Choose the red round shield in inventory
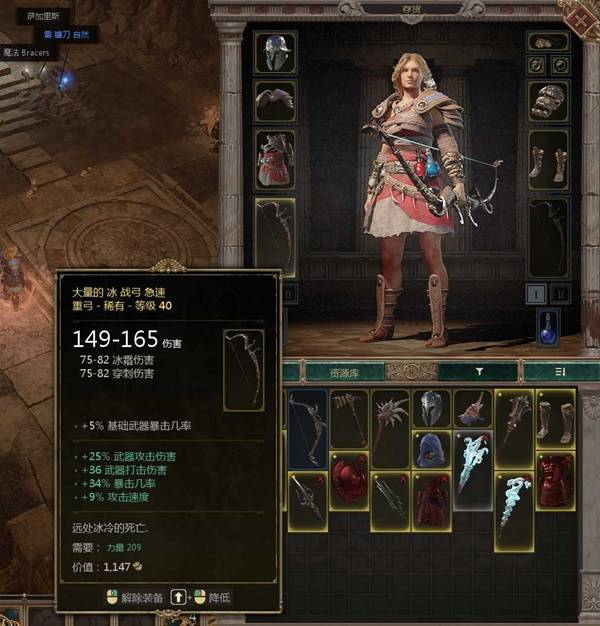600x626 pixels. 349,480
